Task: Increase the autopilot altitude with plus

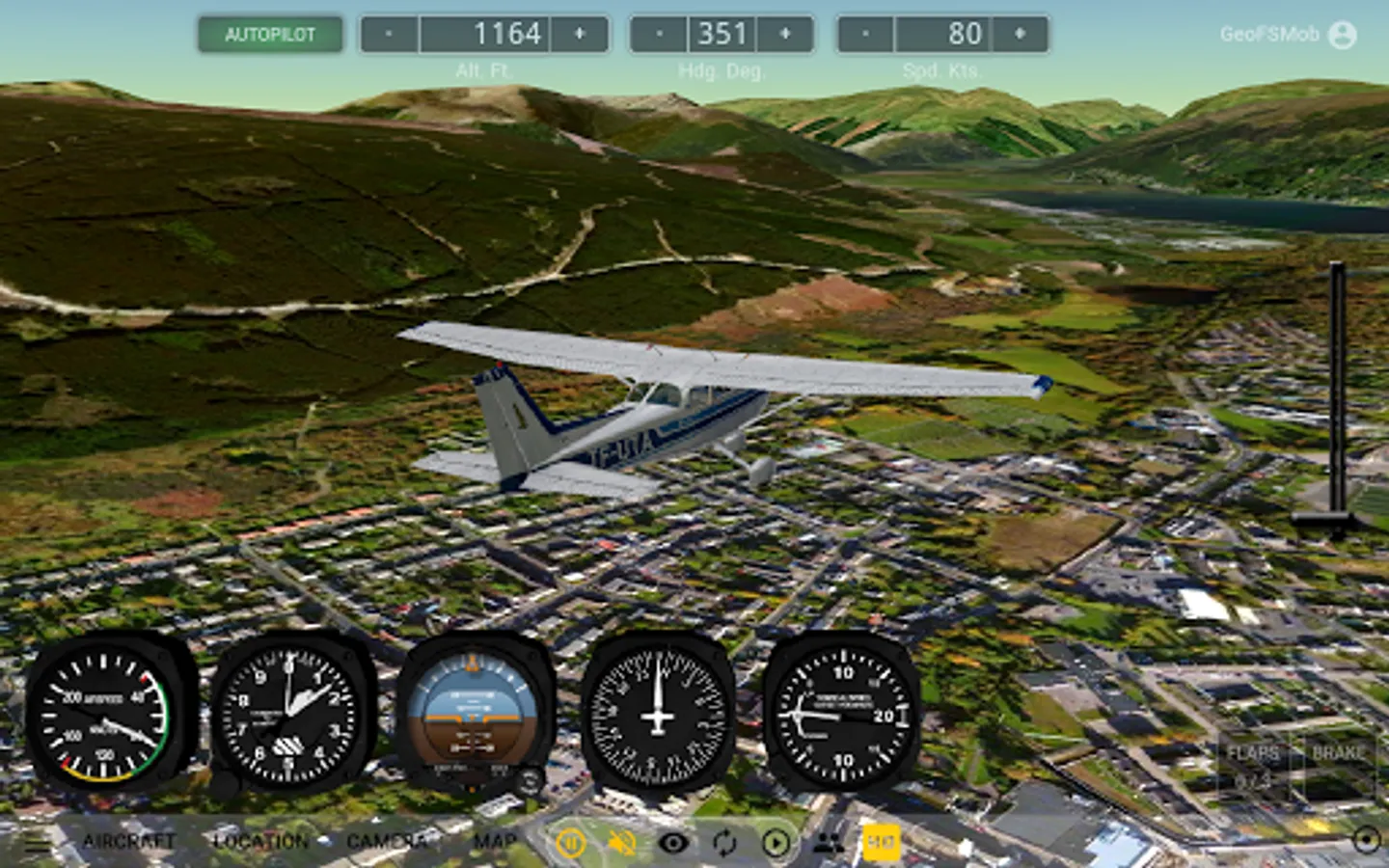Action: click(580, 35)
